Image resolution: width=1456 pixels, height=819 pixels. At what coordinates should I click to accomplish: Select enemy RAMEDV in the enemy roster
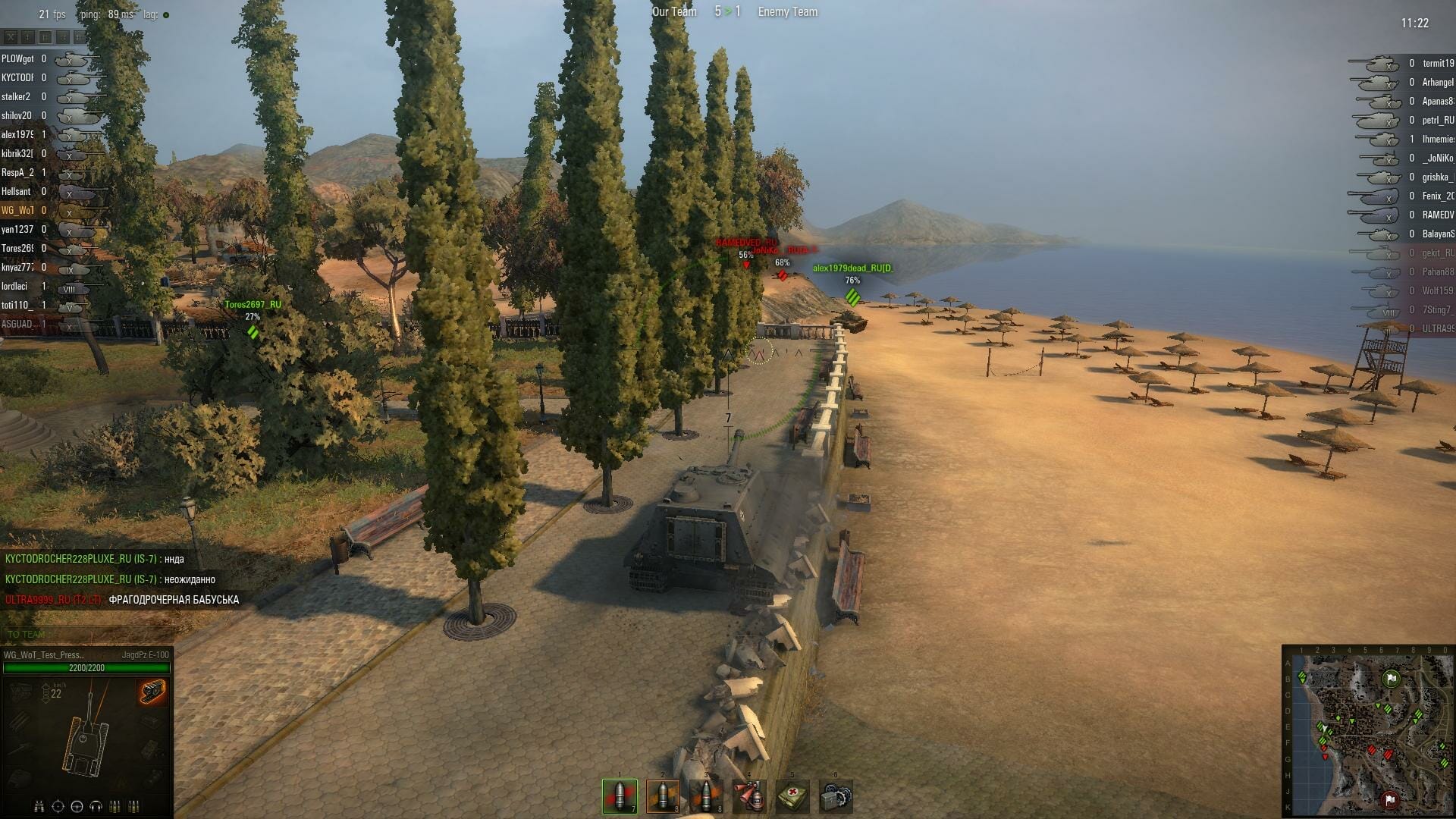(1437, 215)
